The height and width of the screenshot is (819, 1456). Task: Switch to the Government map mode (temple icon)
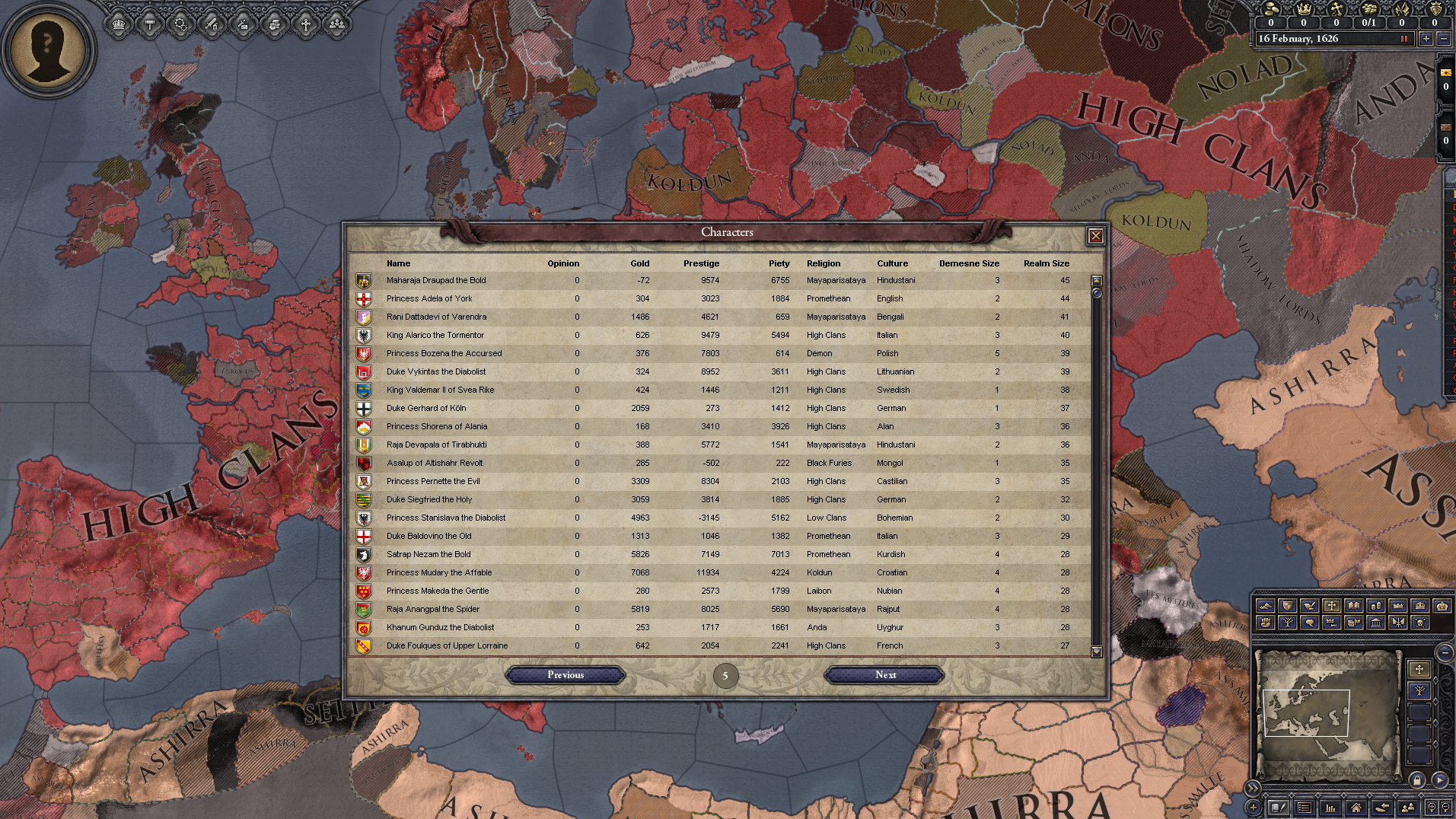pyautogui.click(x=1376, y=624)
